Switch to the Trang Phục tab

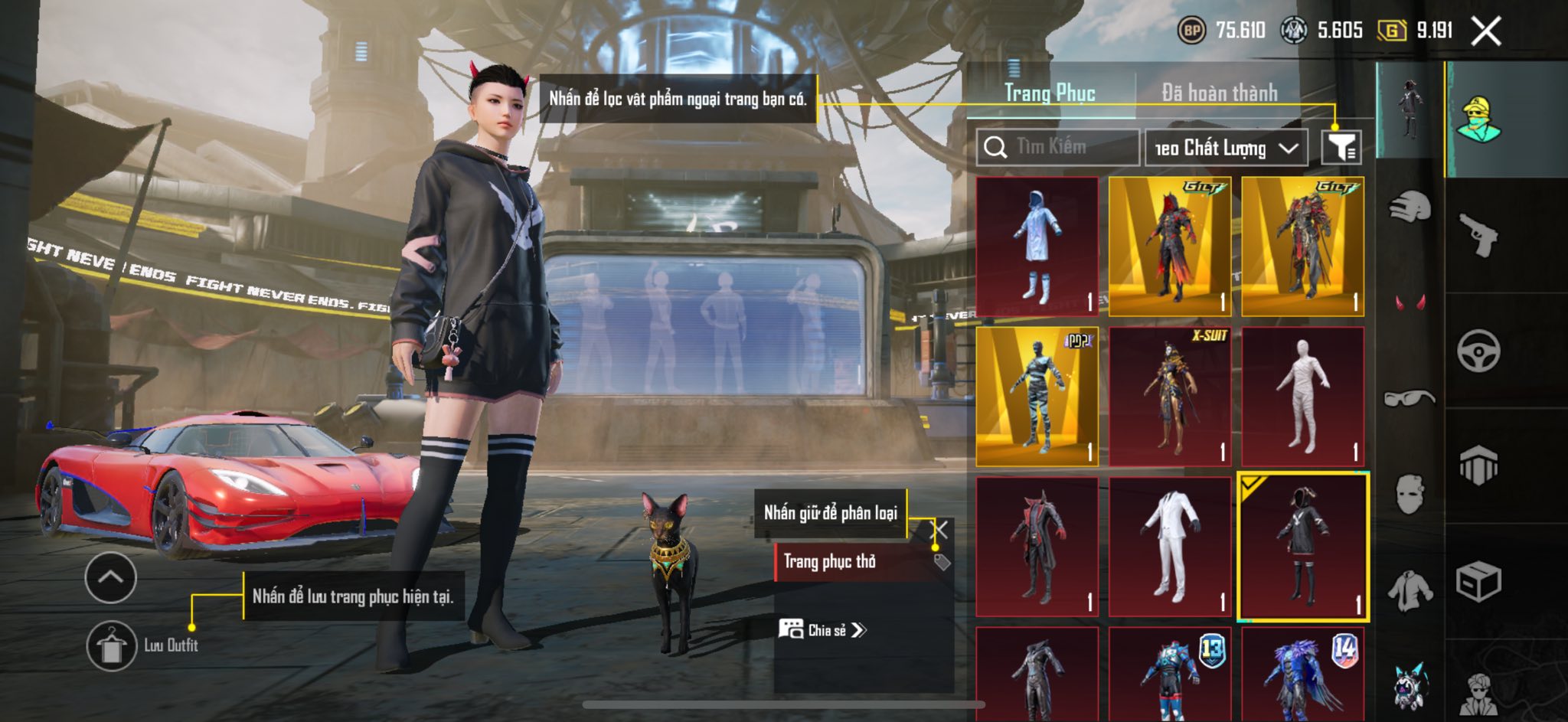1050,93
